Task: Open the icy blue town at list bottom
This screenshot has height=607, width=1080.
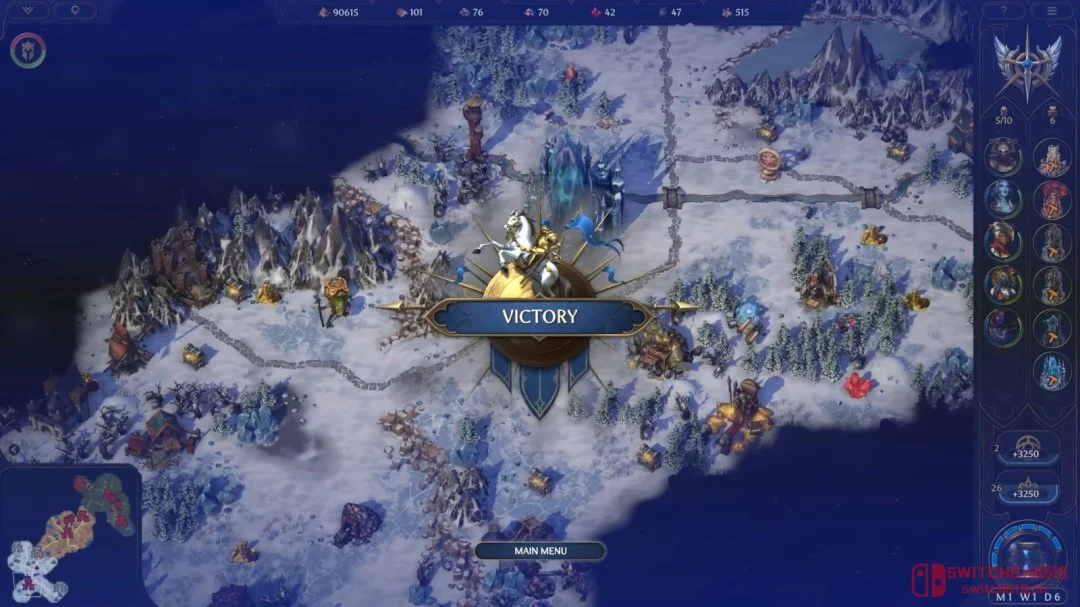Action: click(x=1051, y=371)
